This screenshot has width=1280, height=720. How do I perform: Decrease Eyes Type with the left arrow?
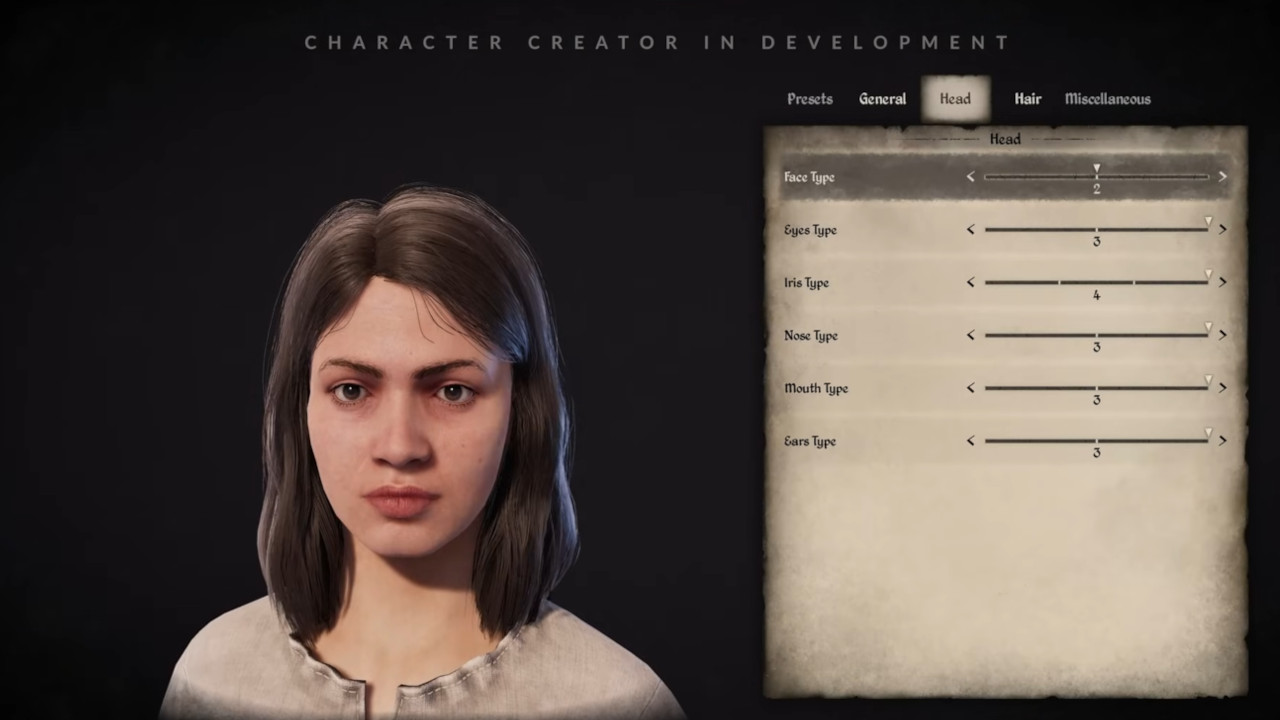tap(969, 229)
